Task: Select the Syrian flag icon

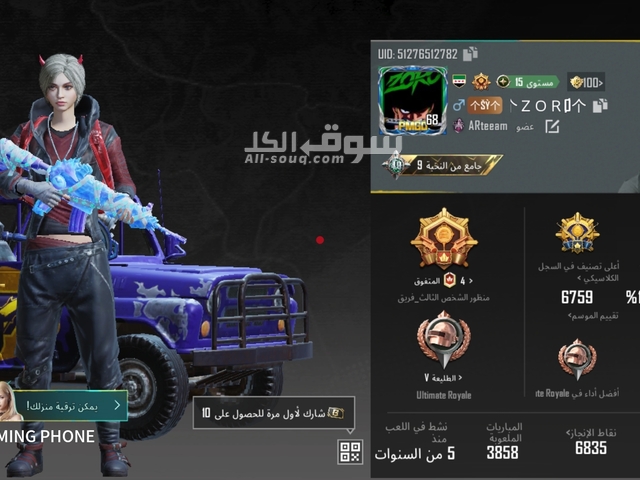Action: (459, 81)
